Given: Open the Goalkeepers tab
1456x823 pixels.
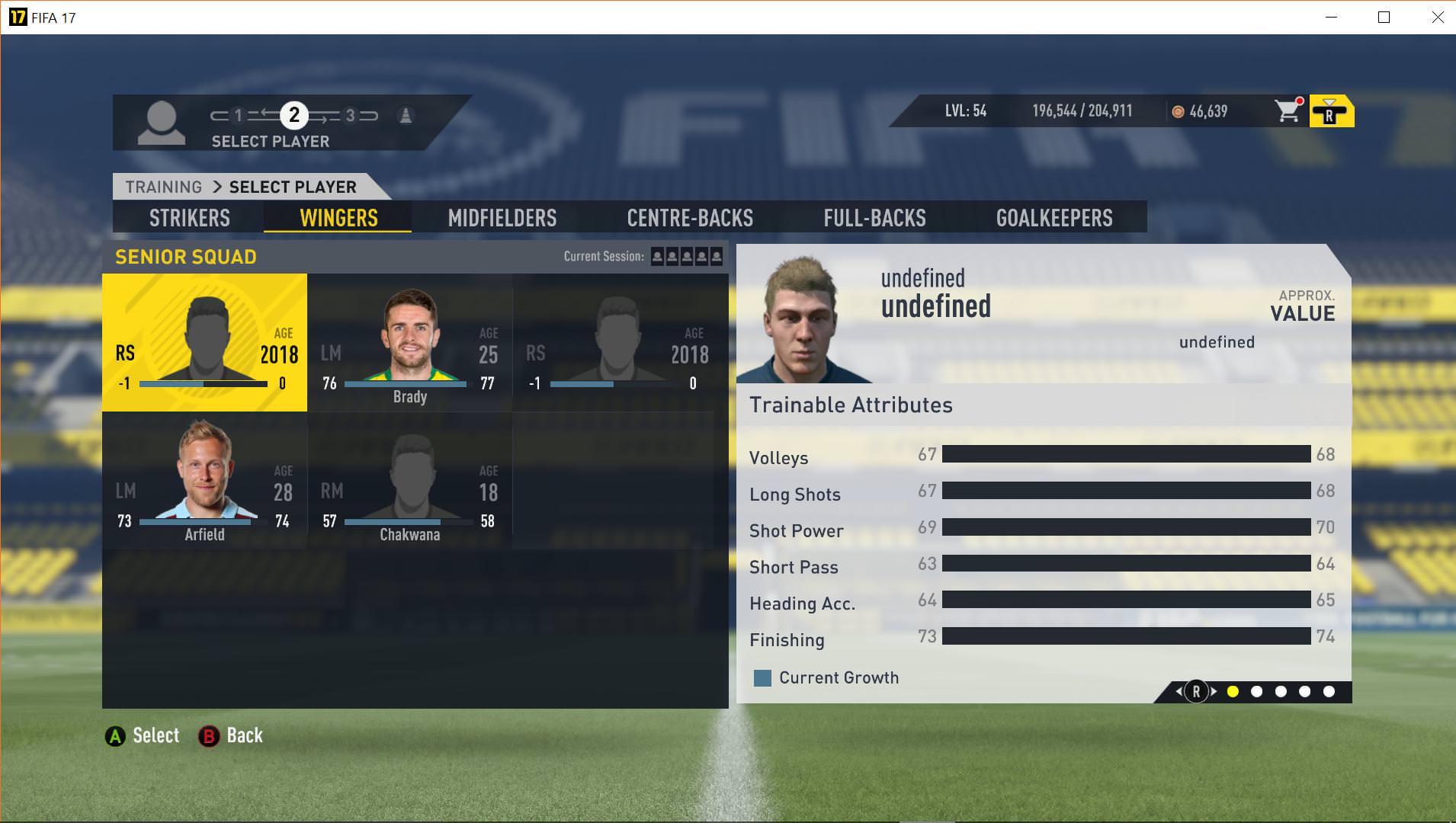Looking at the screenshot, I should coord(1054,218).
